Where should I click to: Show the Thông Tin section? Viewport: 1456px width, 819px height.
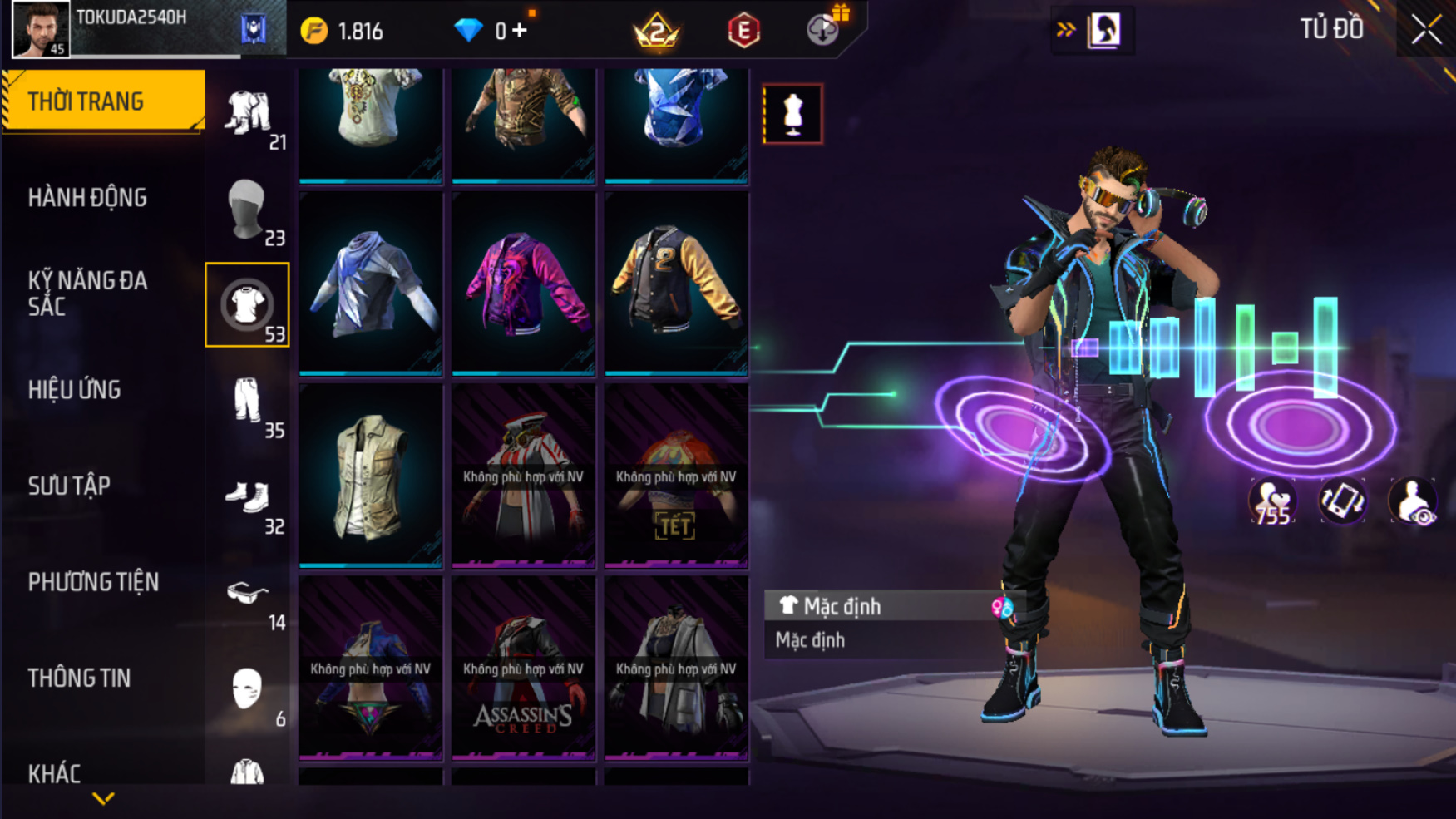coord(79,678)
